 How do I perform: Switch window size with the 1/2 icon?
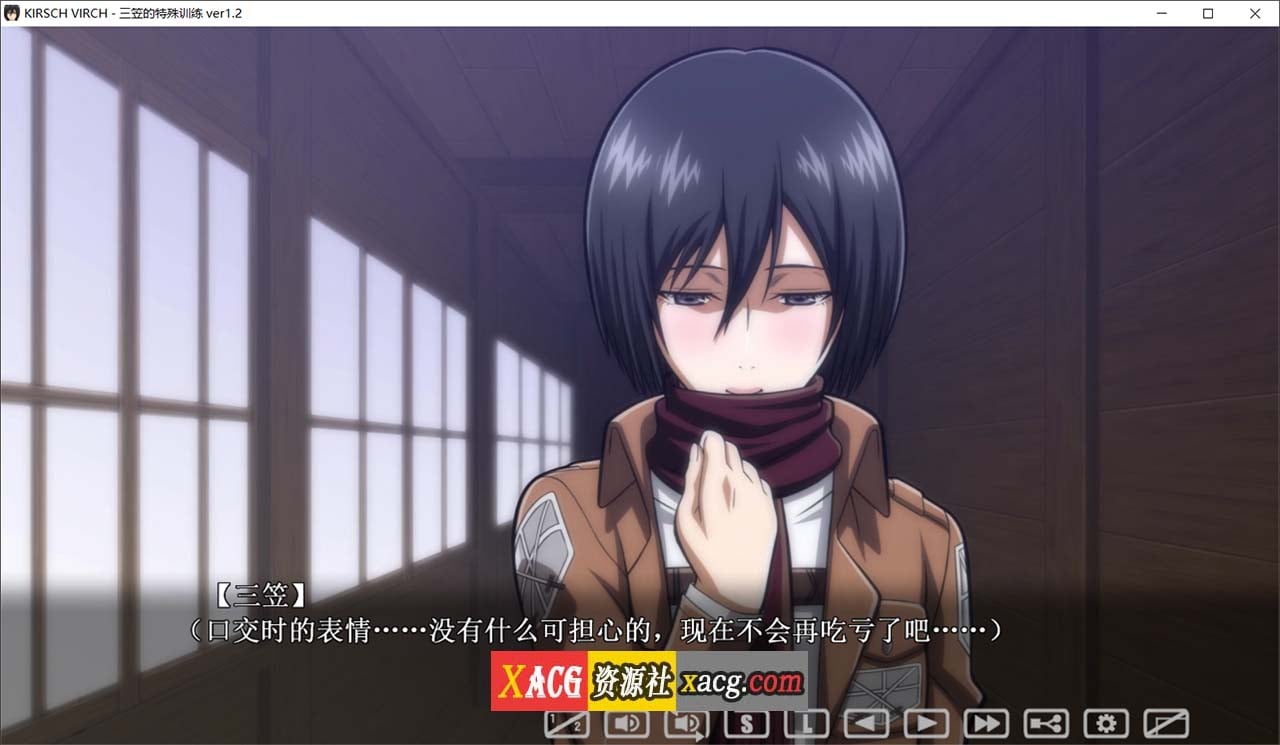(x=566, y=722)
